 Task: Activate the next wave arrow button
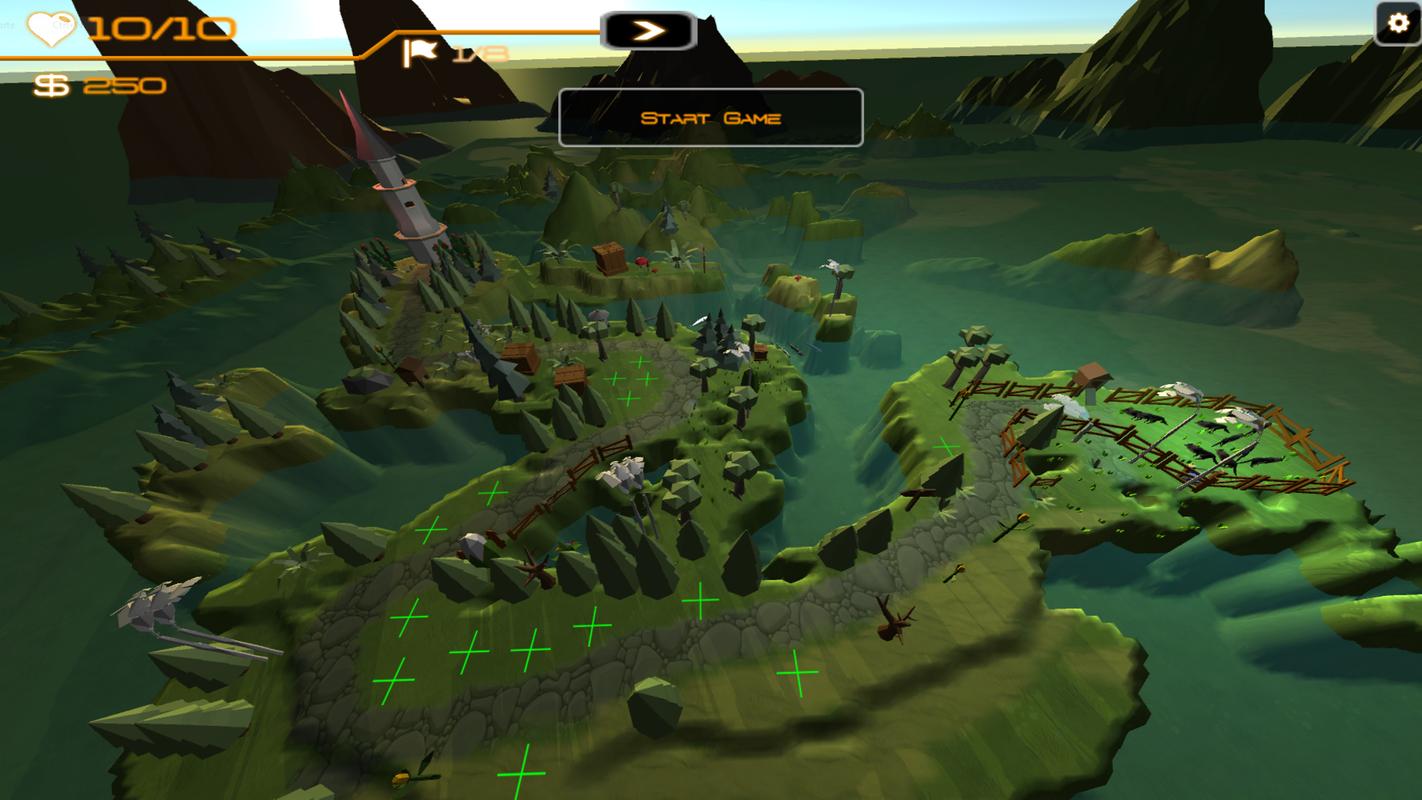[x=648, y=31]
